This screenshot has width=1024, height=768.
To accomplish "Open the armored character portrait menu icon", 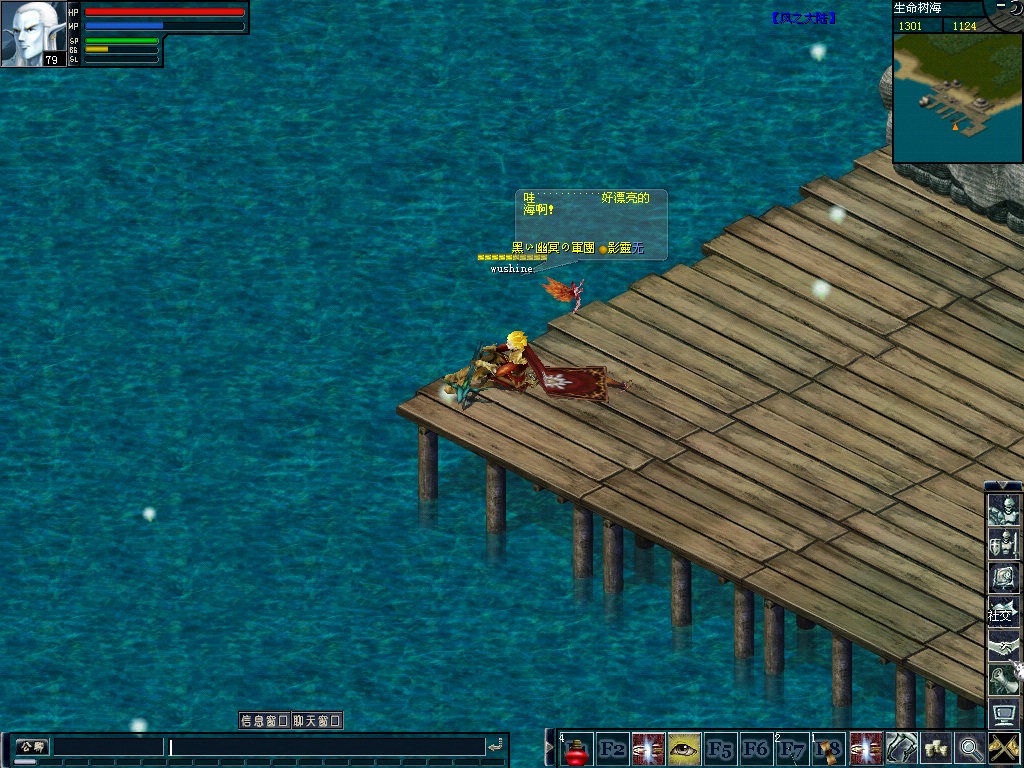I will (1003, 511).
